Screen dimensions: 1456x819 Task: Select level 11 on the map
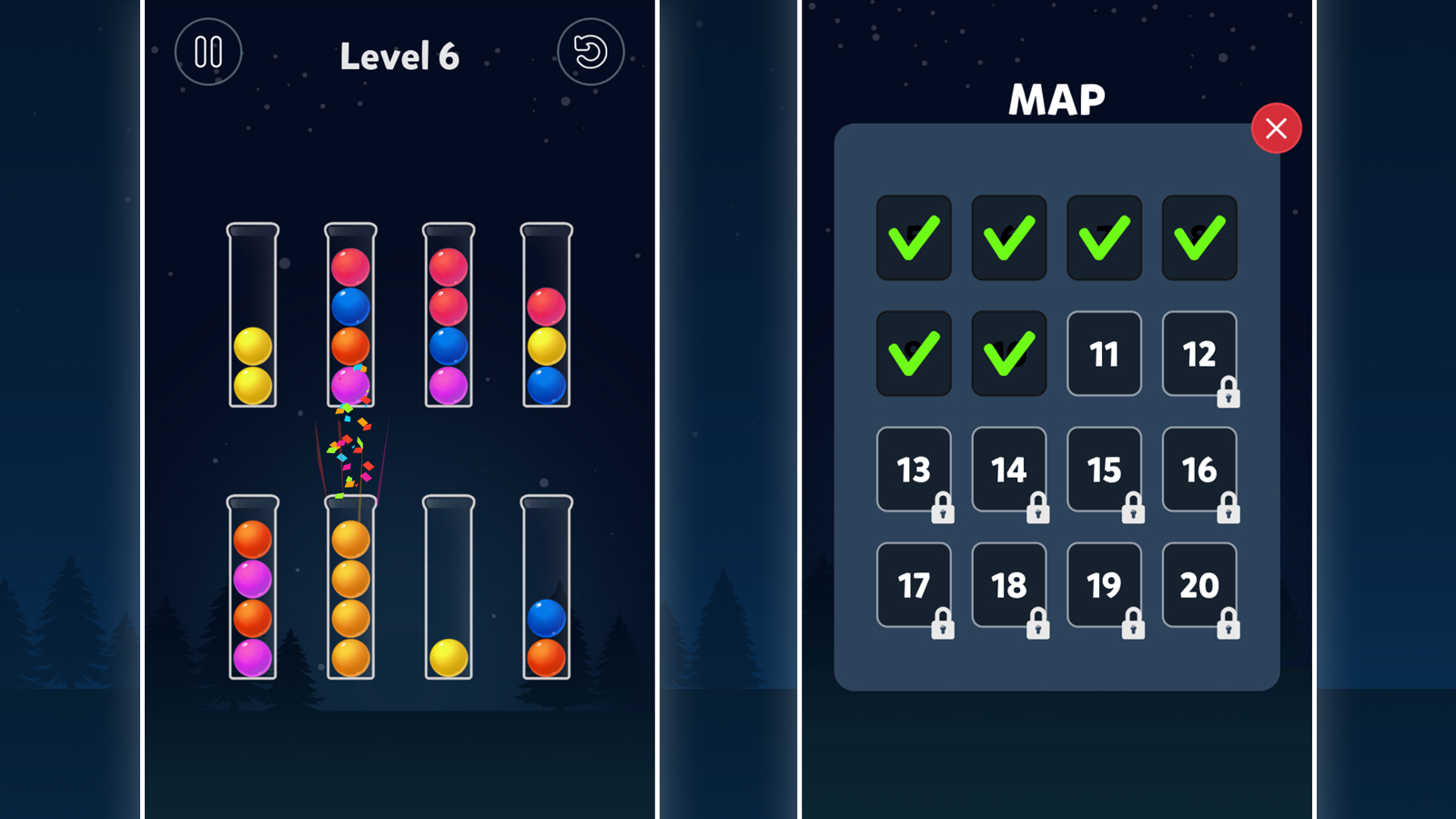(1104, 355)
